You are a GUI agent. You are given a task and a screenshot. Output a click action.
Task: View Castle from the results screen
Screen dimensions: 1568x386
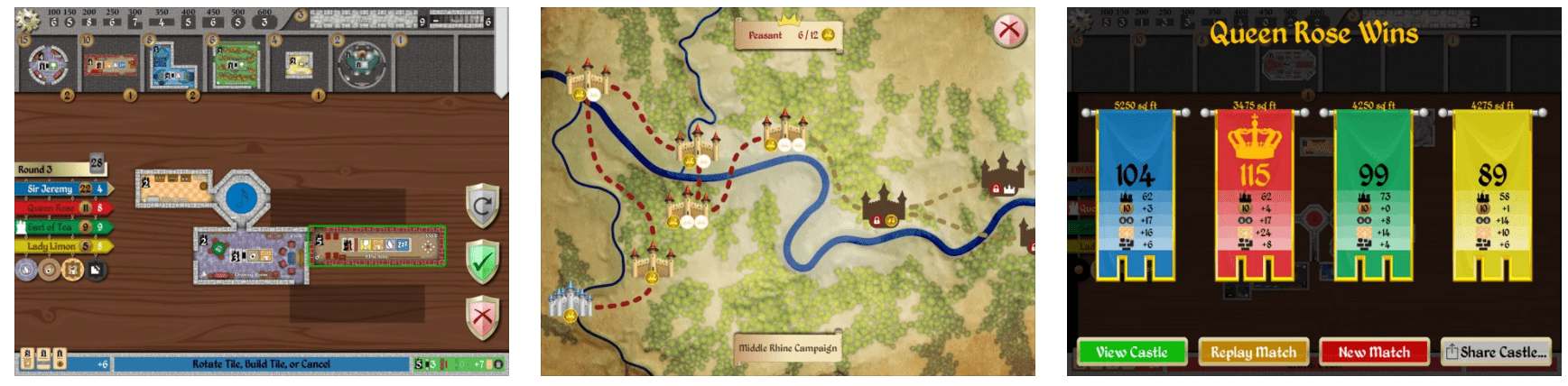1131,353
